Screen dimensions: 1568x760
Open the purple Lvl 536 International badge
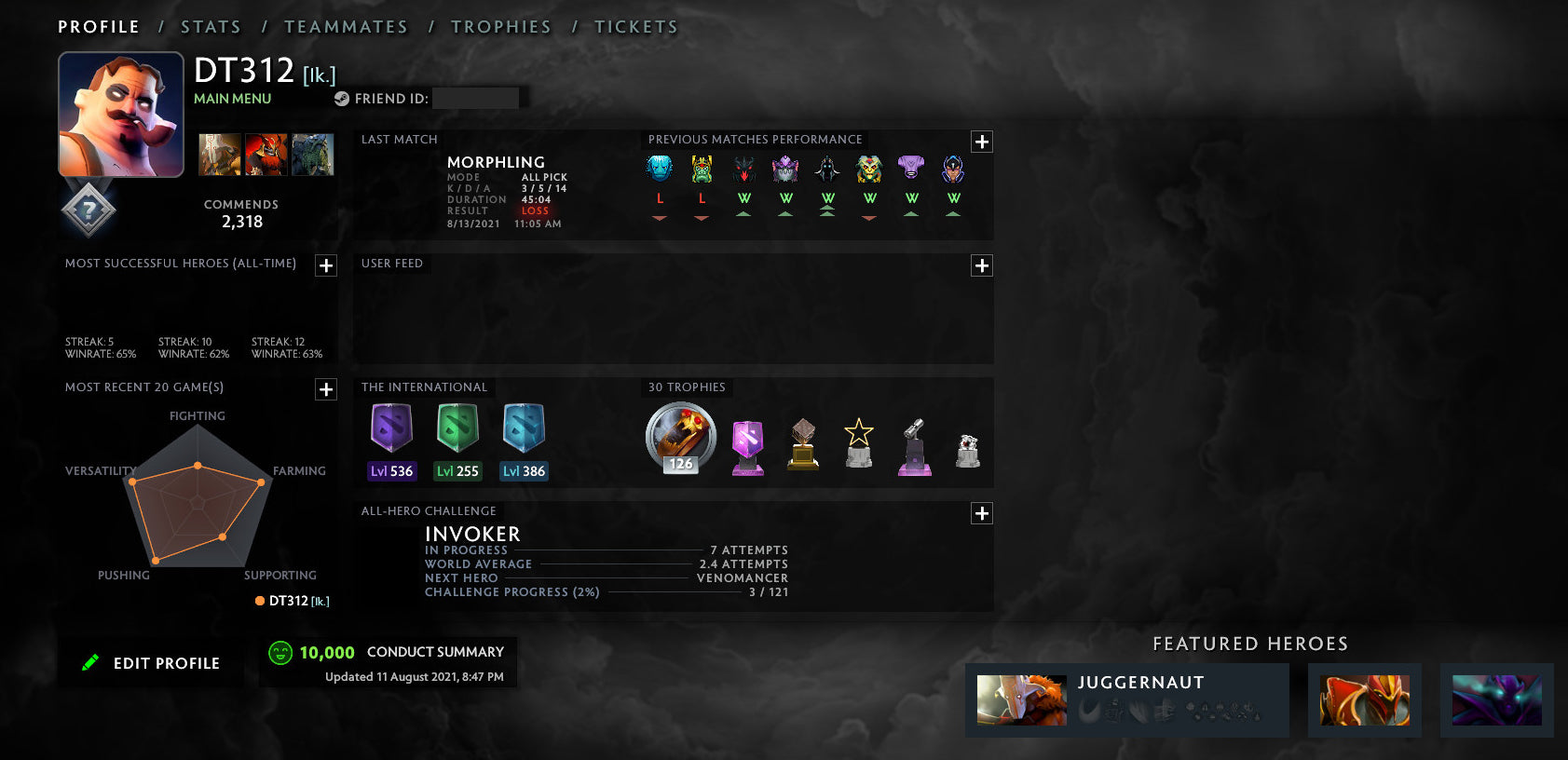(x=390, y=433)
